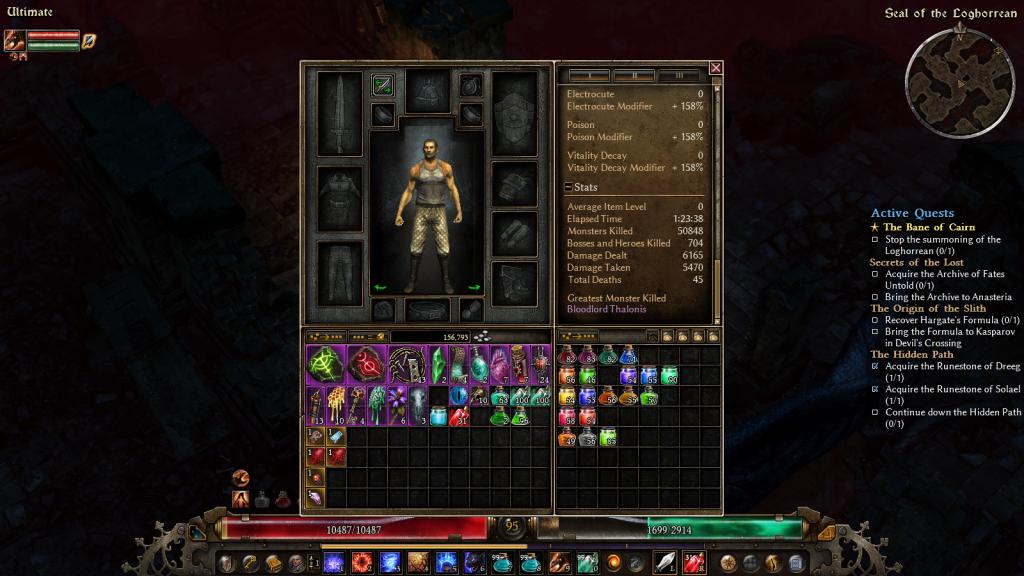
Task: Collapse the Stats section
Action: click(568, 187)
